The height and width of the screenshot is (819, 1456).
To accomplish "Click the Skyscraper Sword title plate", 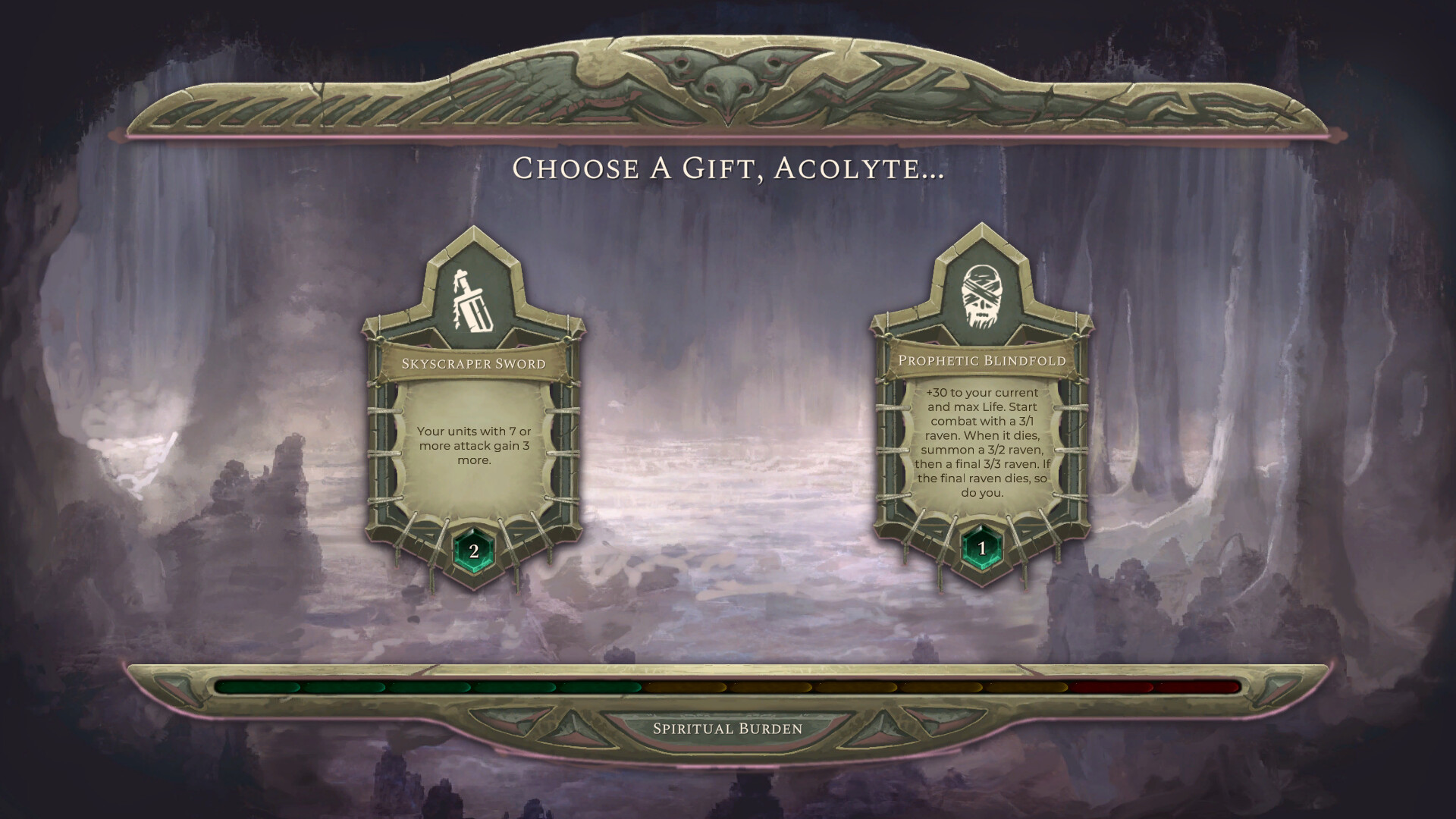I will [474, 364].
